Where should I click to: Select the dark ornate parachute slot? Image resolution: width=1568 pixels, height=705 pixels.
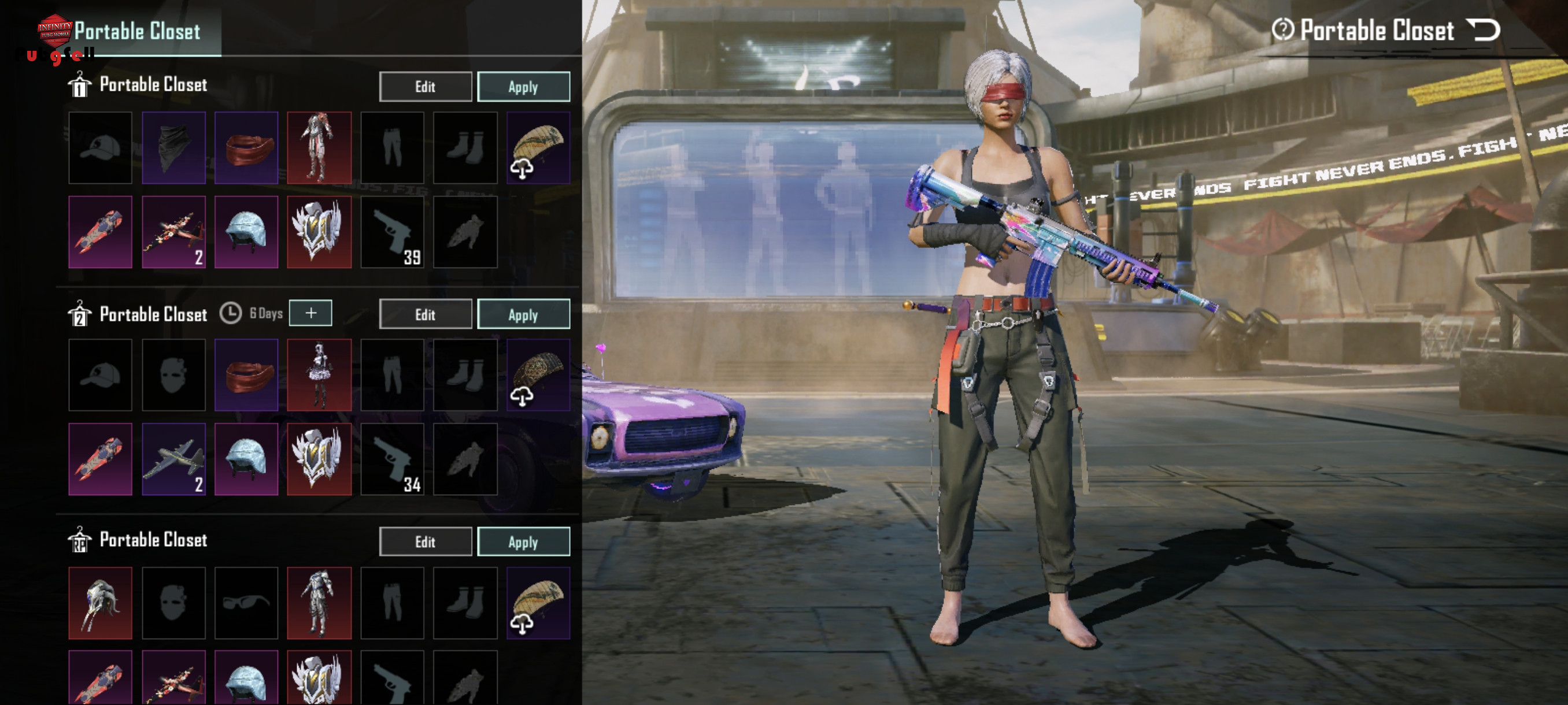click(x=538, y=374)
